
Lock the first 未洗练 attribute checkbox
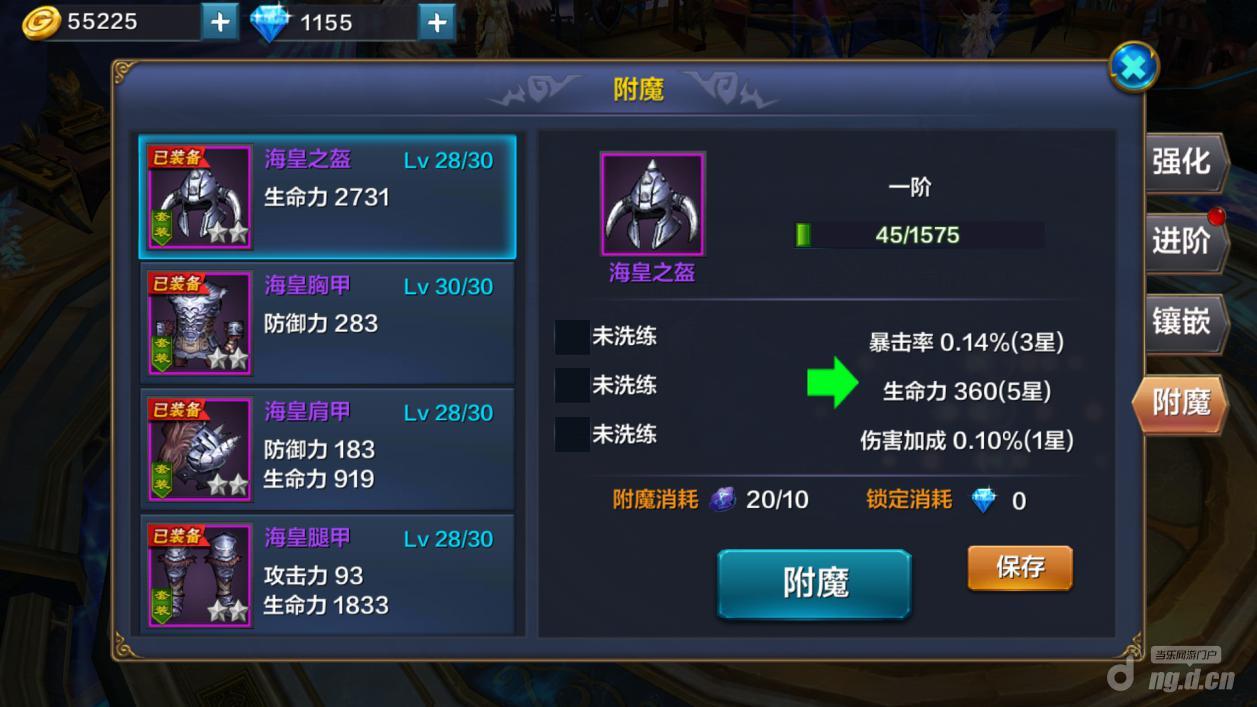572,337
